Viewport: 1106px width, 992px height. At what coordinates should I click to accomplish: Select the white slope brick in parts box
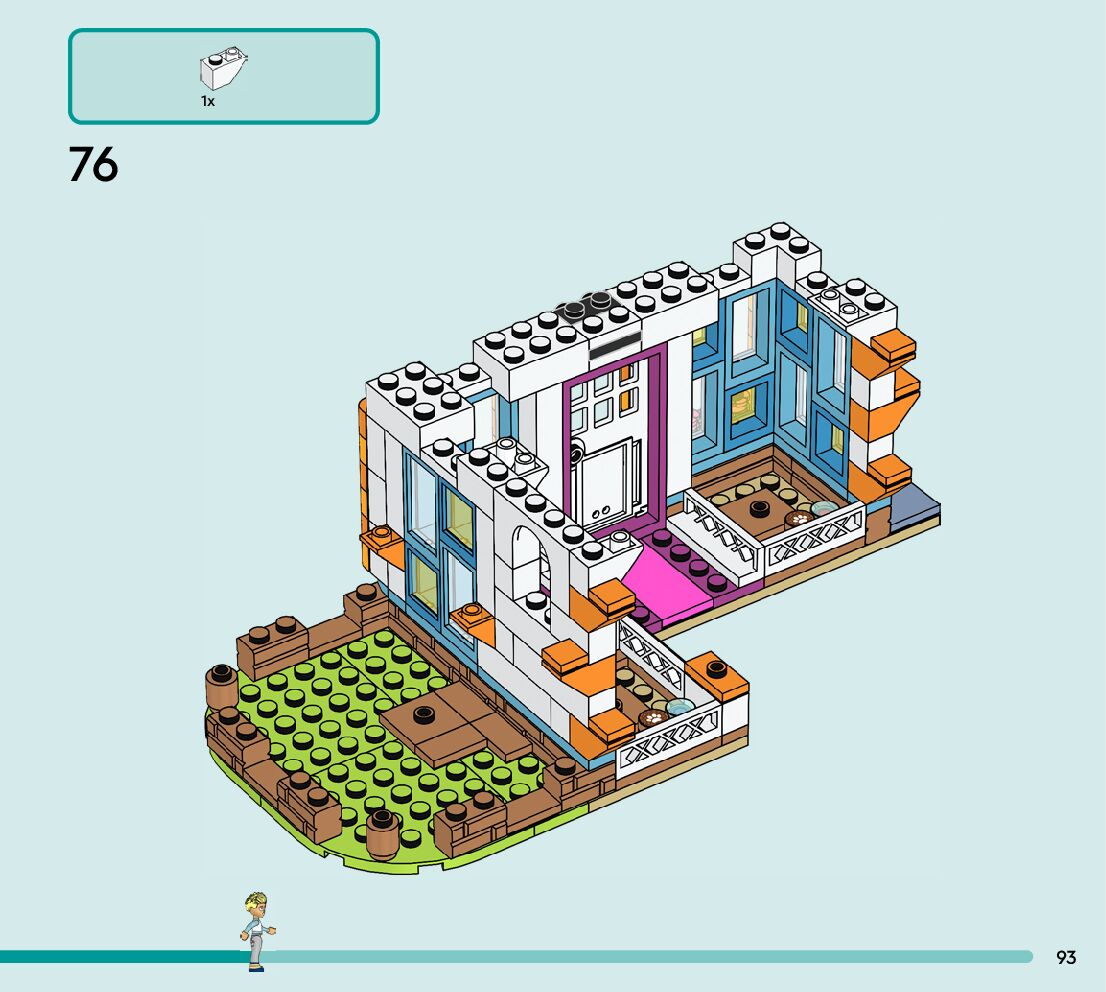[x=223, y=69]
